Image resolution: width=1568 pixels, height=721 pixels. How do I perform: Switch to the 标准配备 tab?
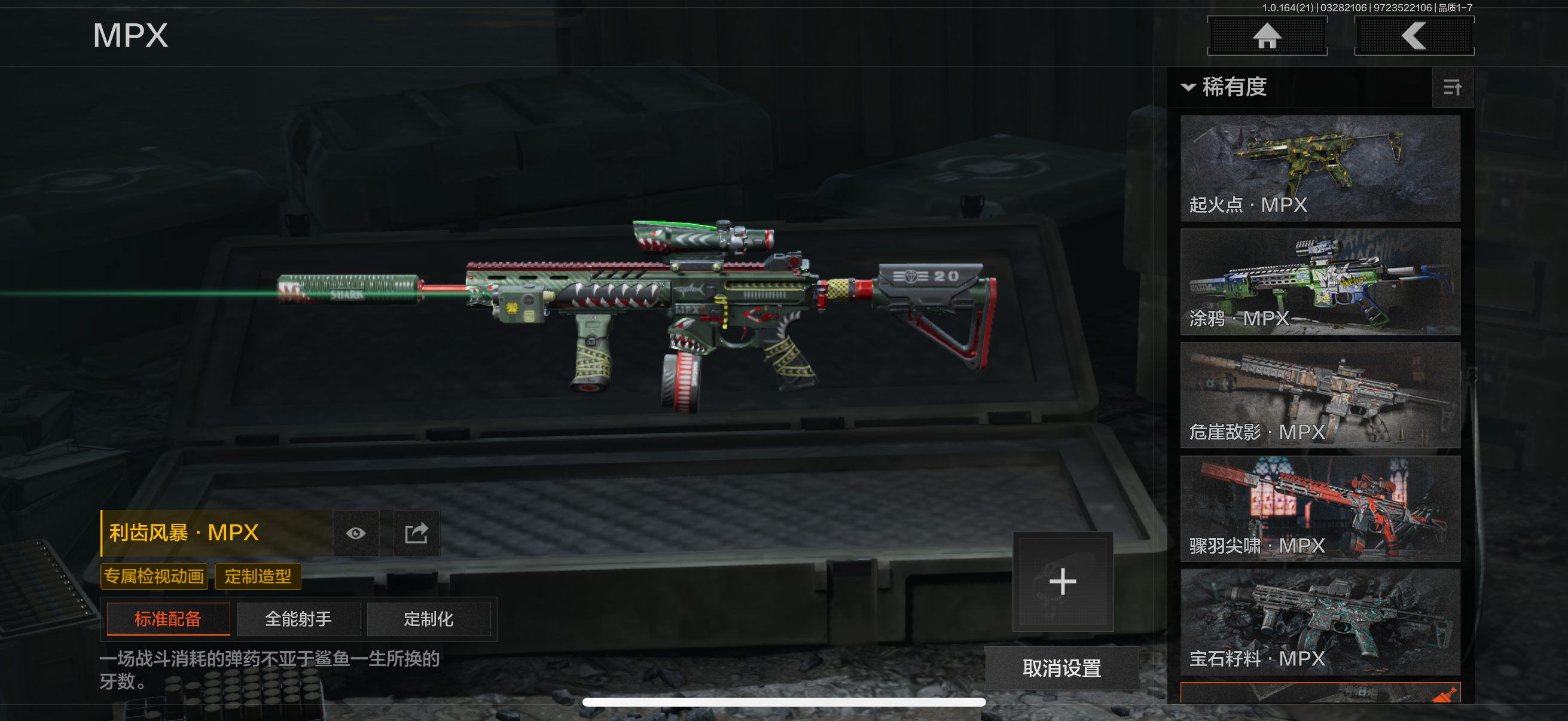(x=168, y=619)
